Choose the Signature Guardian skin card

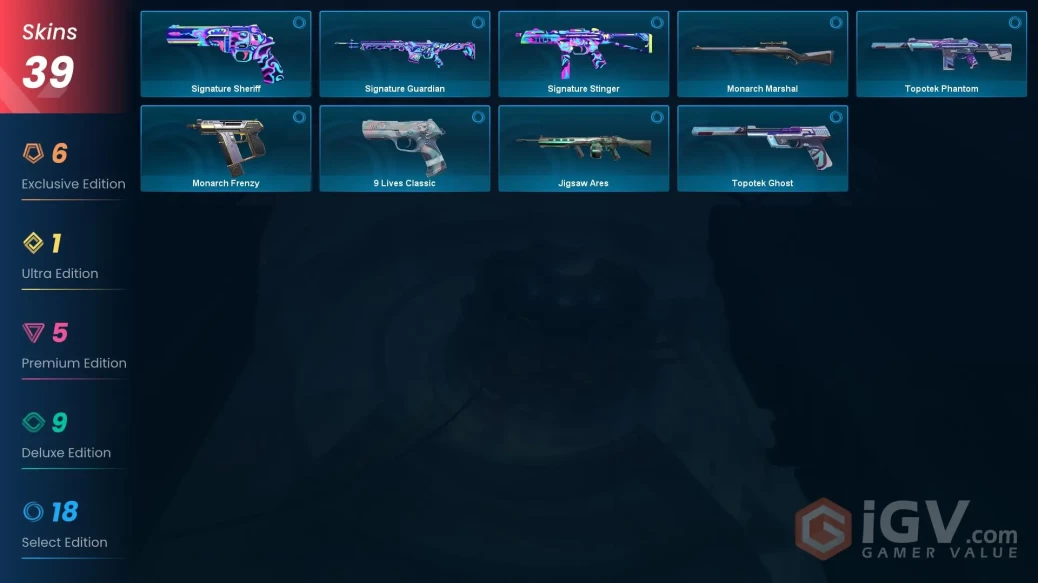[405, 54]
